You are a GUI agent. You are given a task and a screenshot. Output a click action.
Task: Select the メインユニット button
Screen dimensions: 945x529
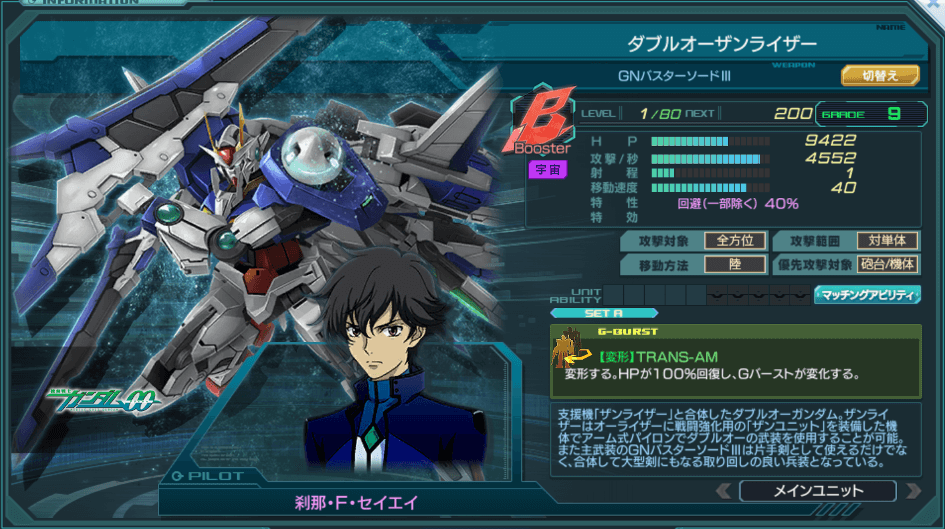(x=817, y=491)
